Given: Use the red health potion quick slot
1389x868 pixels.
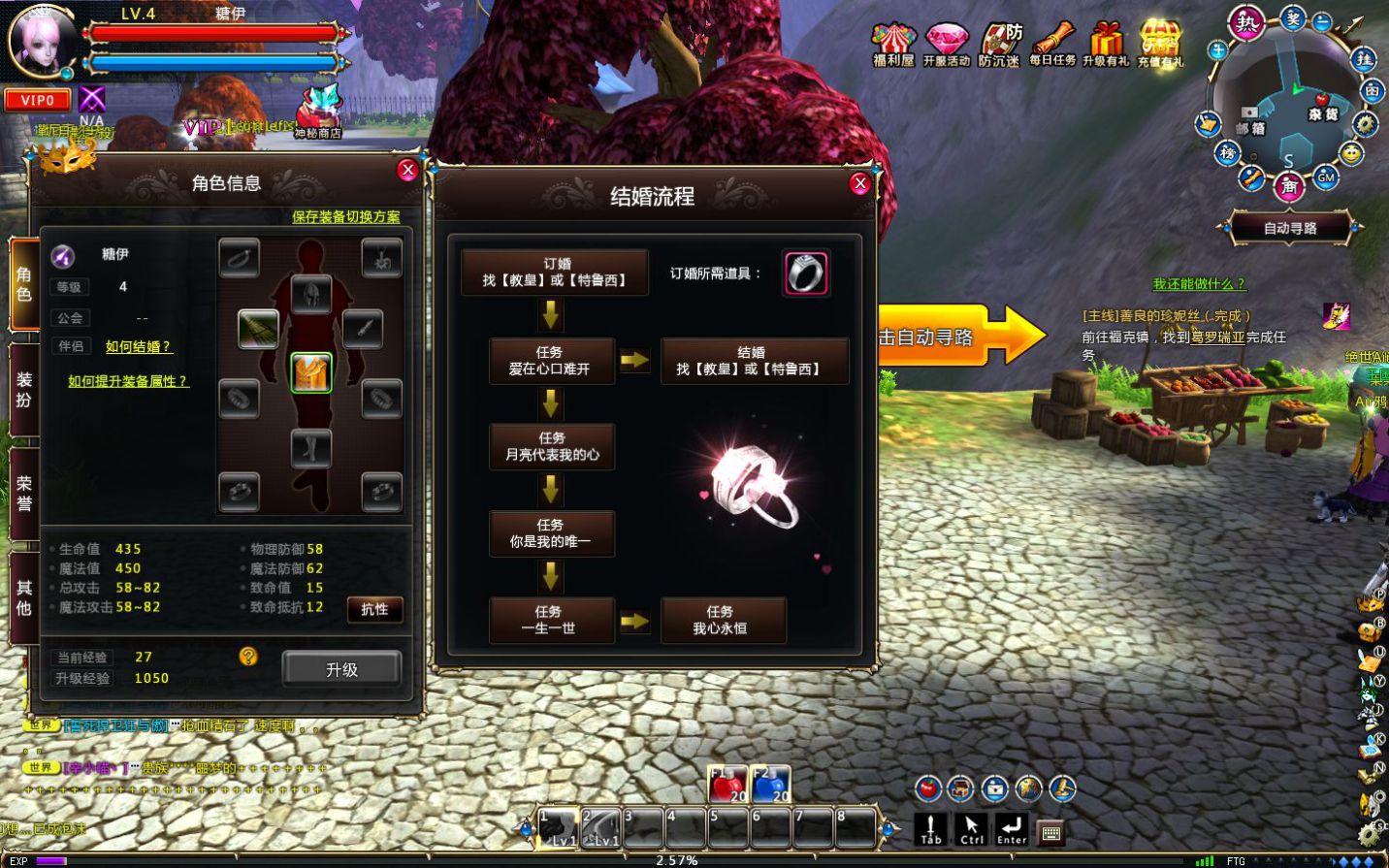Looking at the screenshot, I should pyautogui.click(x=727, y=785).
